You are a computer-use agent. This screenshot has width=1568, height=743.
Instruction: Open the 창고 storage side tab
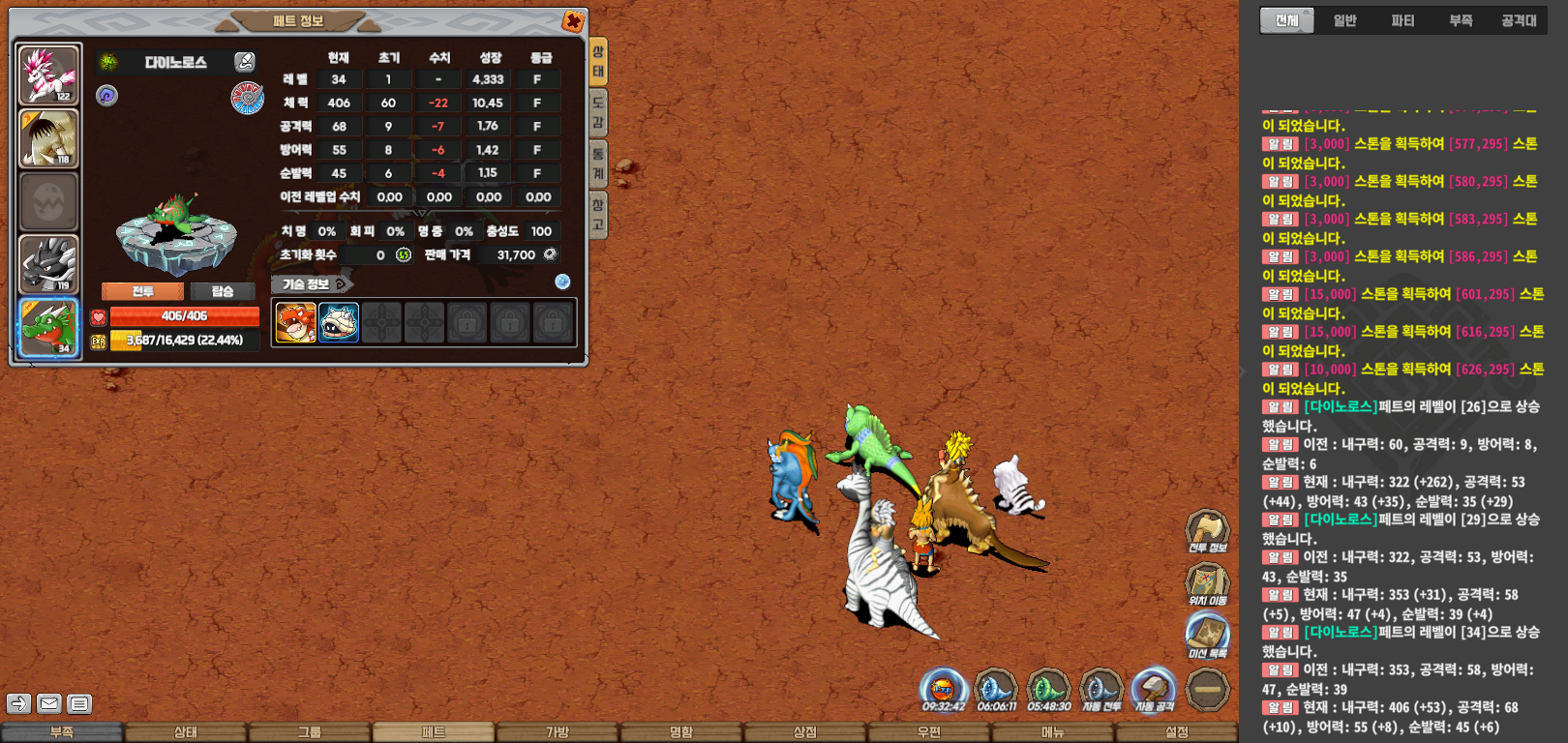click(x=598, y=213)
